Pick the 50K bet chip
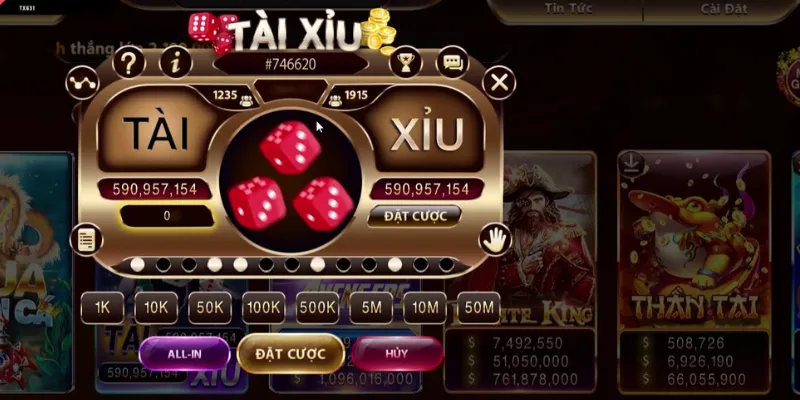This screenshot has width=800, height=400. pos(210,308)
